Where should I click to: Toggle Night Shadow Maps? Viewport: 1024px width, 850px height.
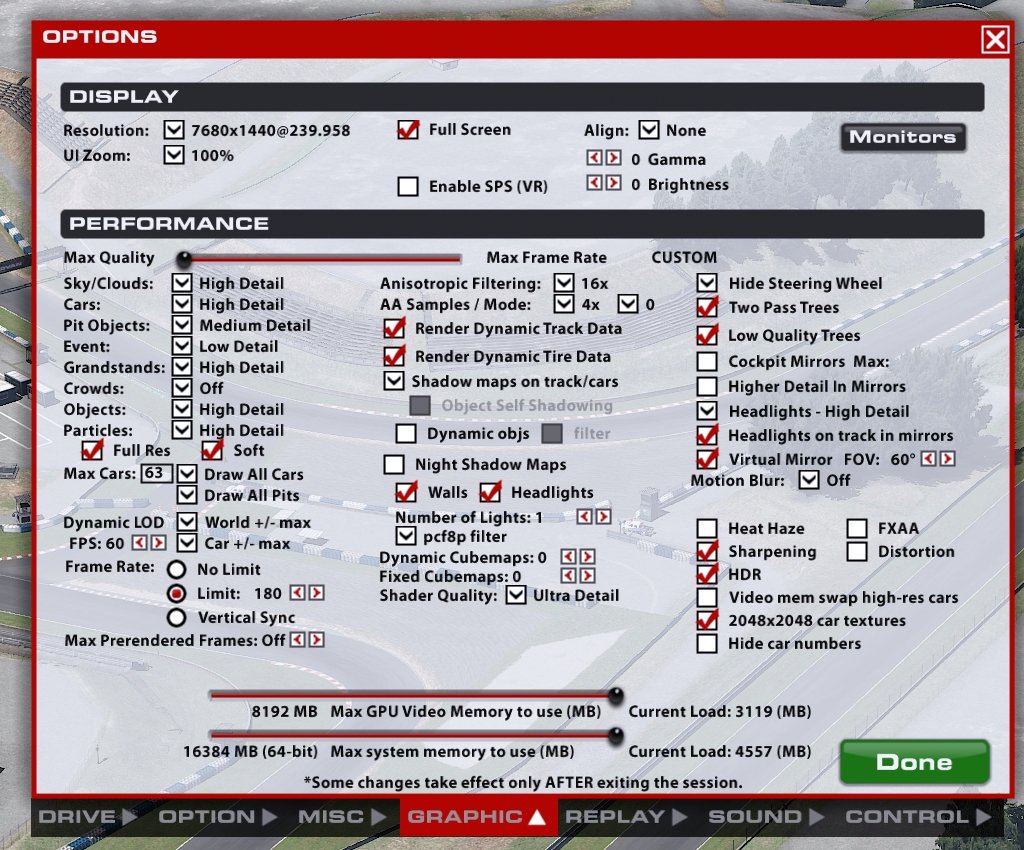396,465
